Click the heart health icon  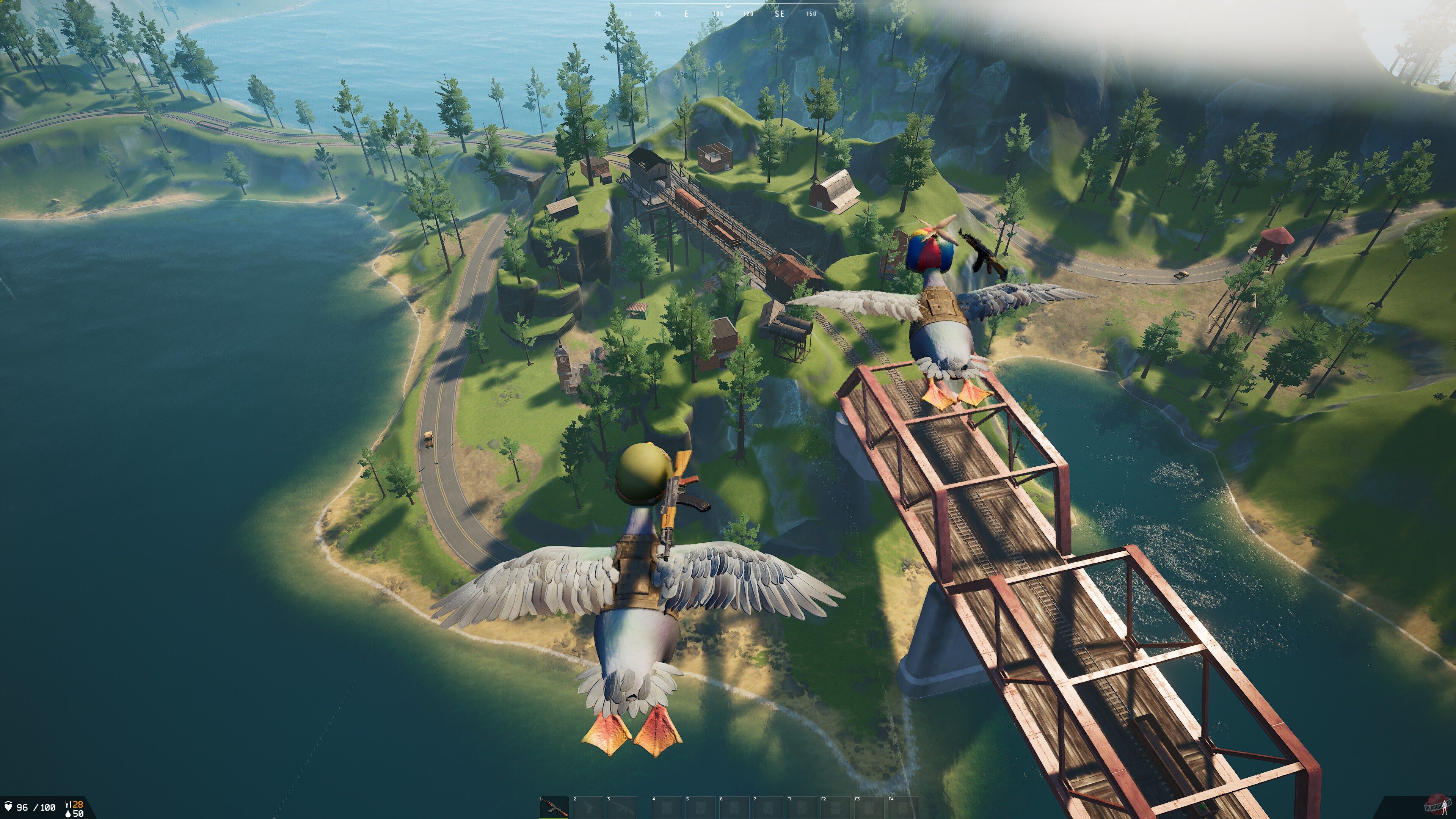pyautogui.click(x=8, y=808)
